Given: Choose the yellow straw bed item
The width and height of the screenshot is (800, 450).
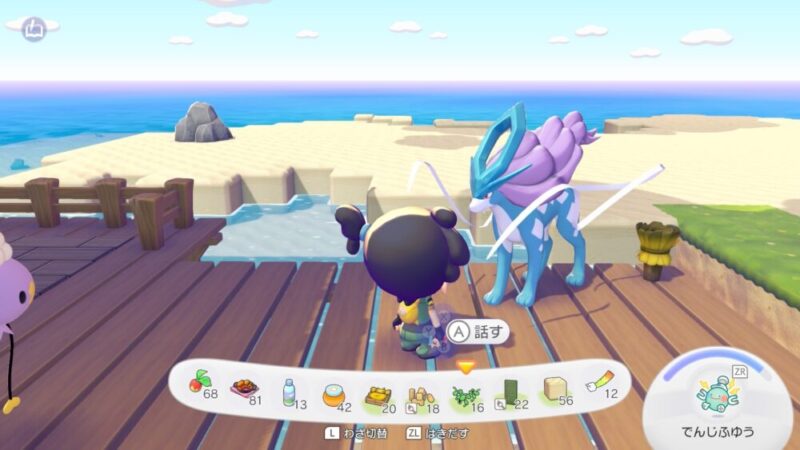Looking at the screenshot, I should click(x=377, y=392).
